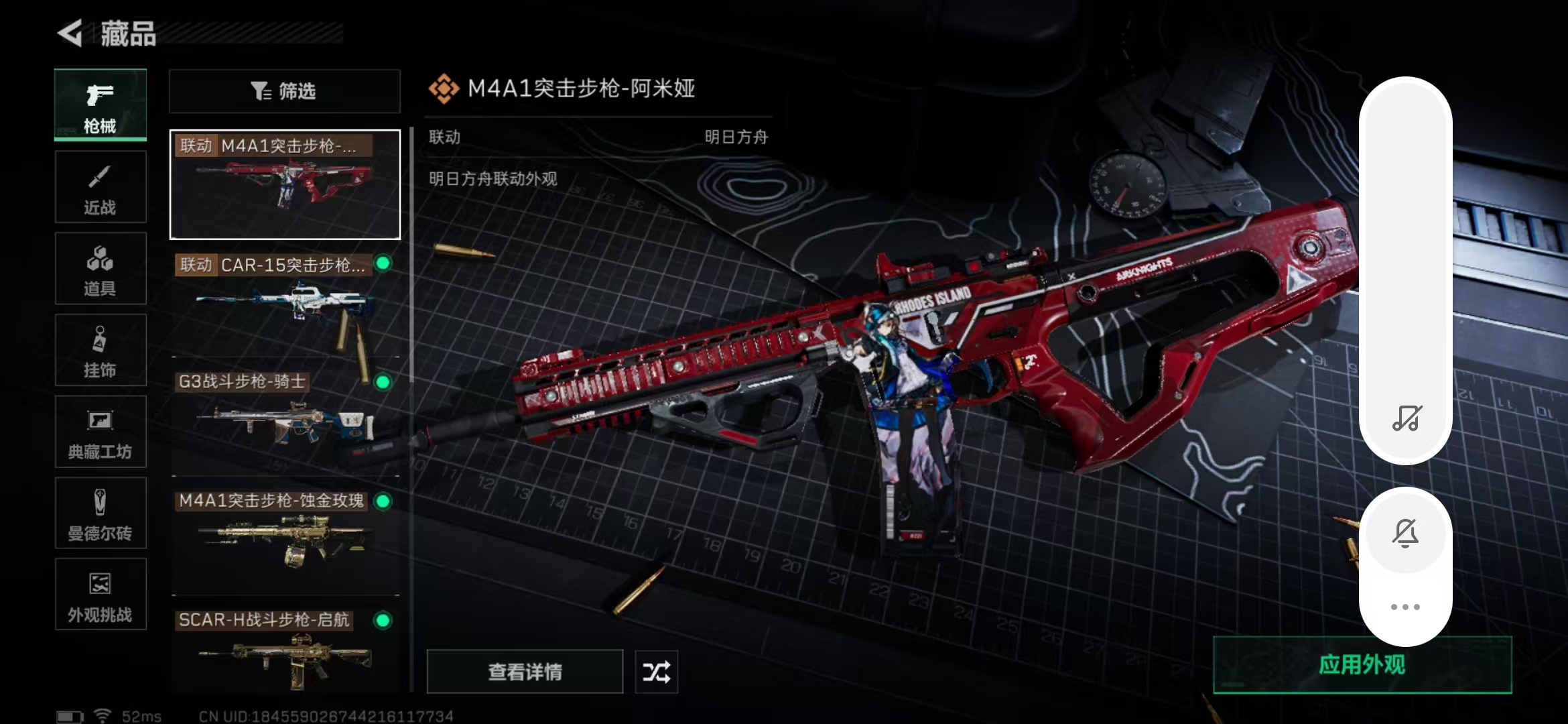Choose the CAR-15突击步枪 collab skin
The image size is (1568, 724).
click(285, 304)
